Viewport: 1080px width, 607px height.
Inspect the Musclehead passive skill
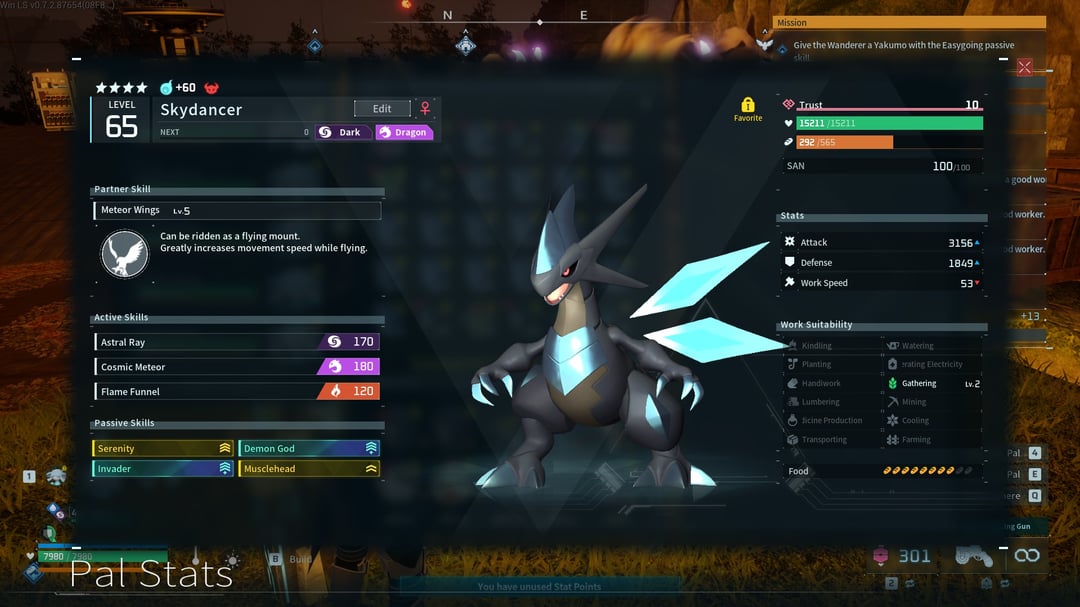(310, 469)
